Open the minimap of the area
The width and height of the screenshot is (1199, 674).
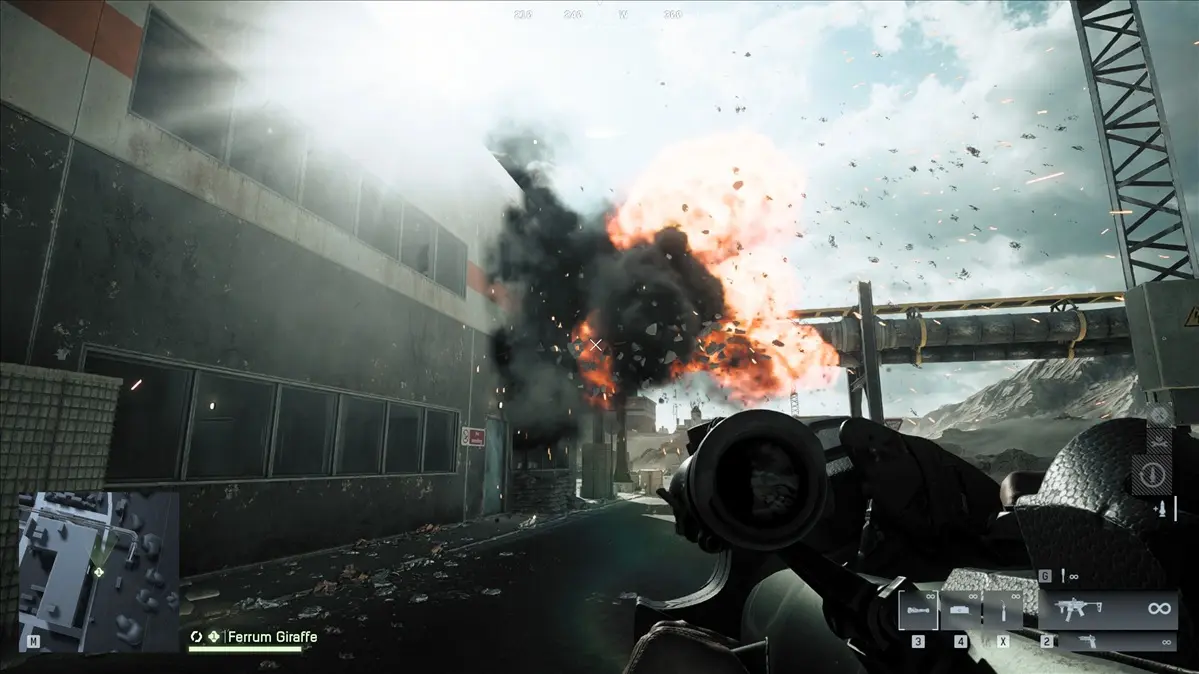click(x=98, y=570)
